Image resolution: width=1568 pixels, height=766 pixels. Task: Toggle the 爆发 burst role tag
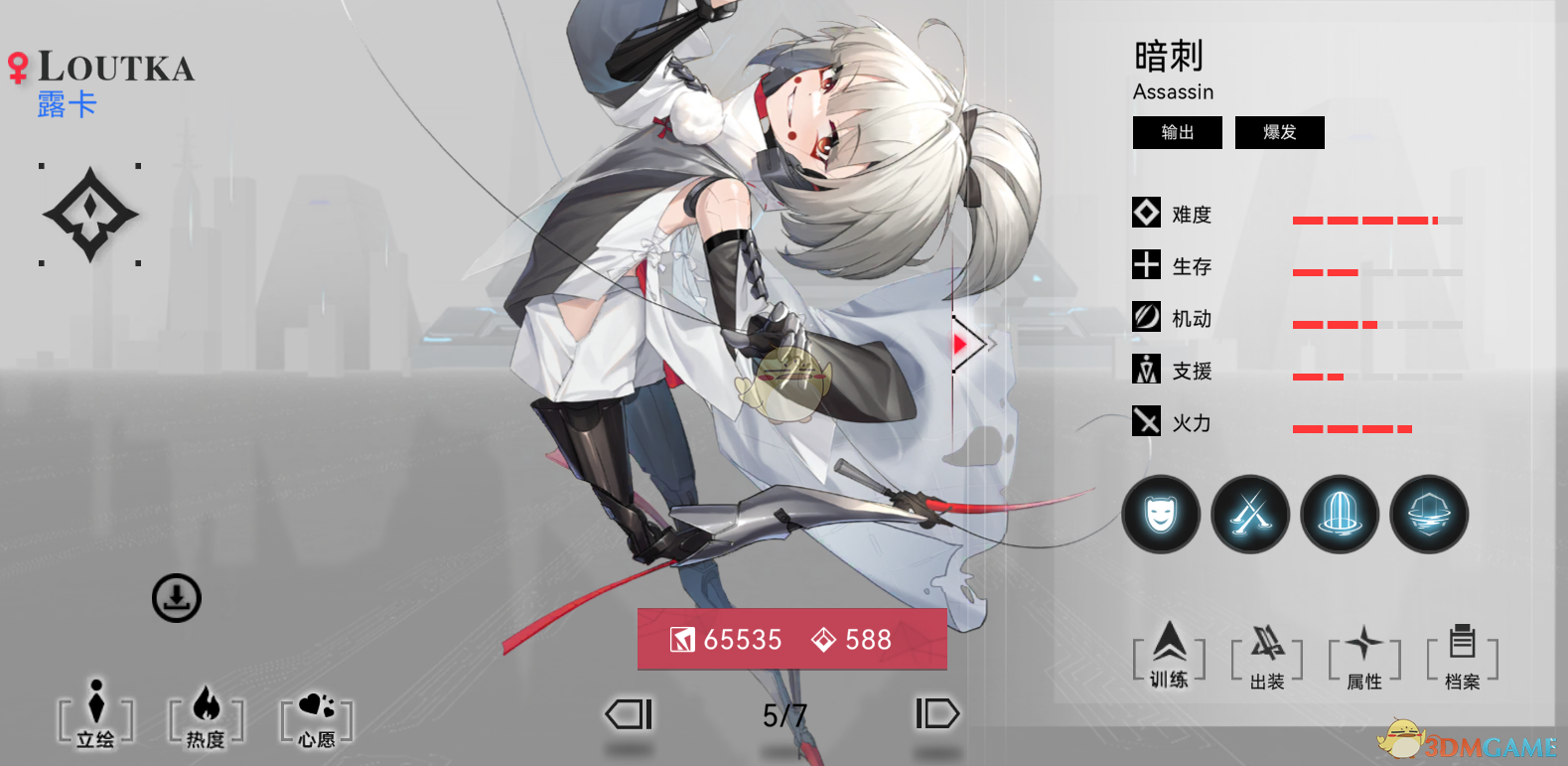tap(1279, 132)
